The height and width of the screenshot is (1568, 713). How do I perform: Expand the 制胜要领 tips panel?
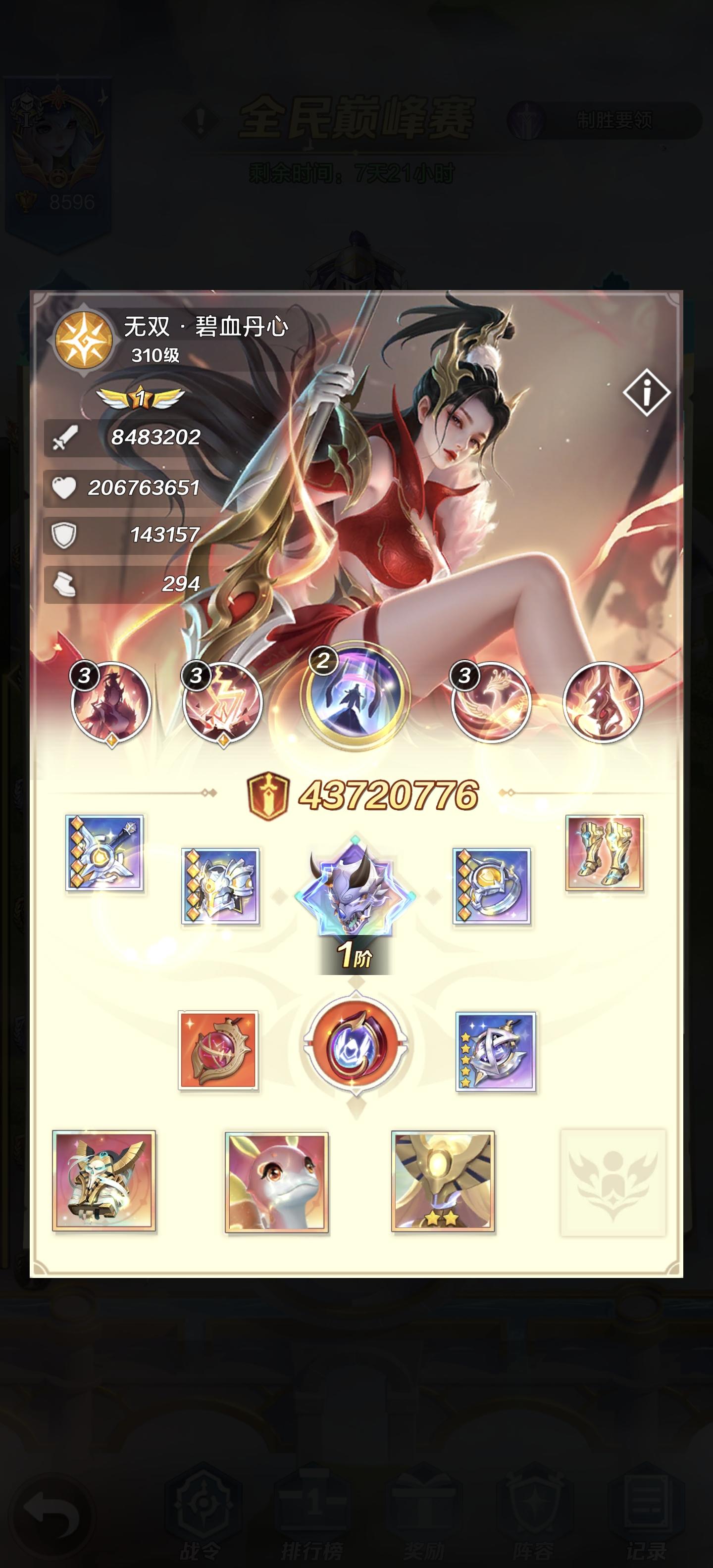615,121
